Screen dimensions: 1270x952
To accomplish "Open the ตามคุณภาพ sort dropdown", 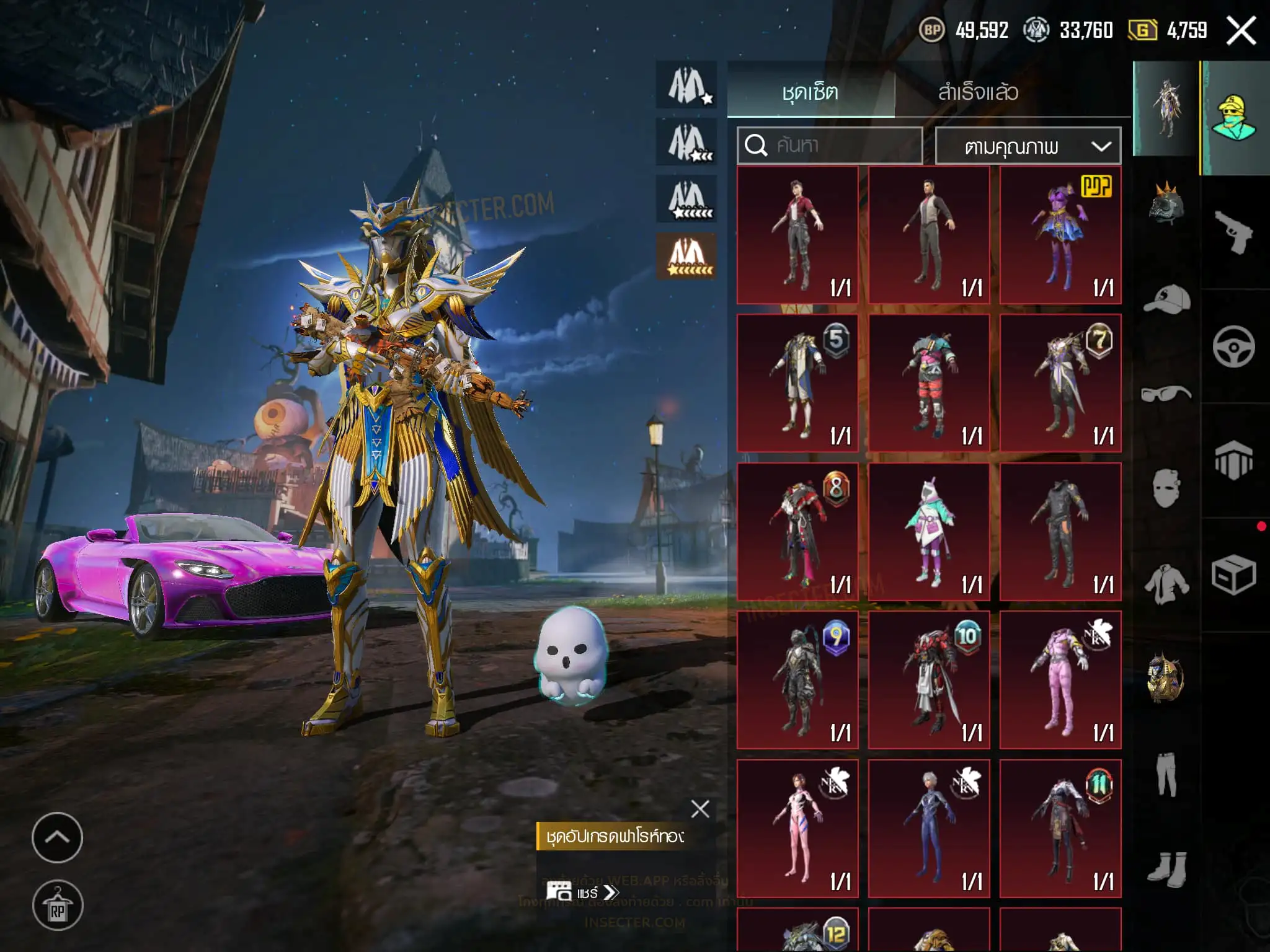I will pyautogui.click(x=1028, y=146).
